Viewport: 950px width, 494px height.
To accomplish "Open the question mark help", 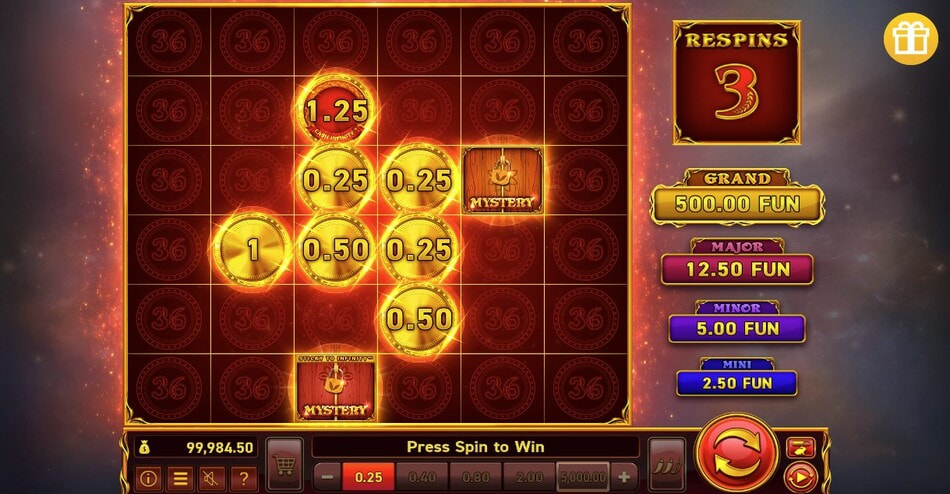I will click(x=243, y=478).
